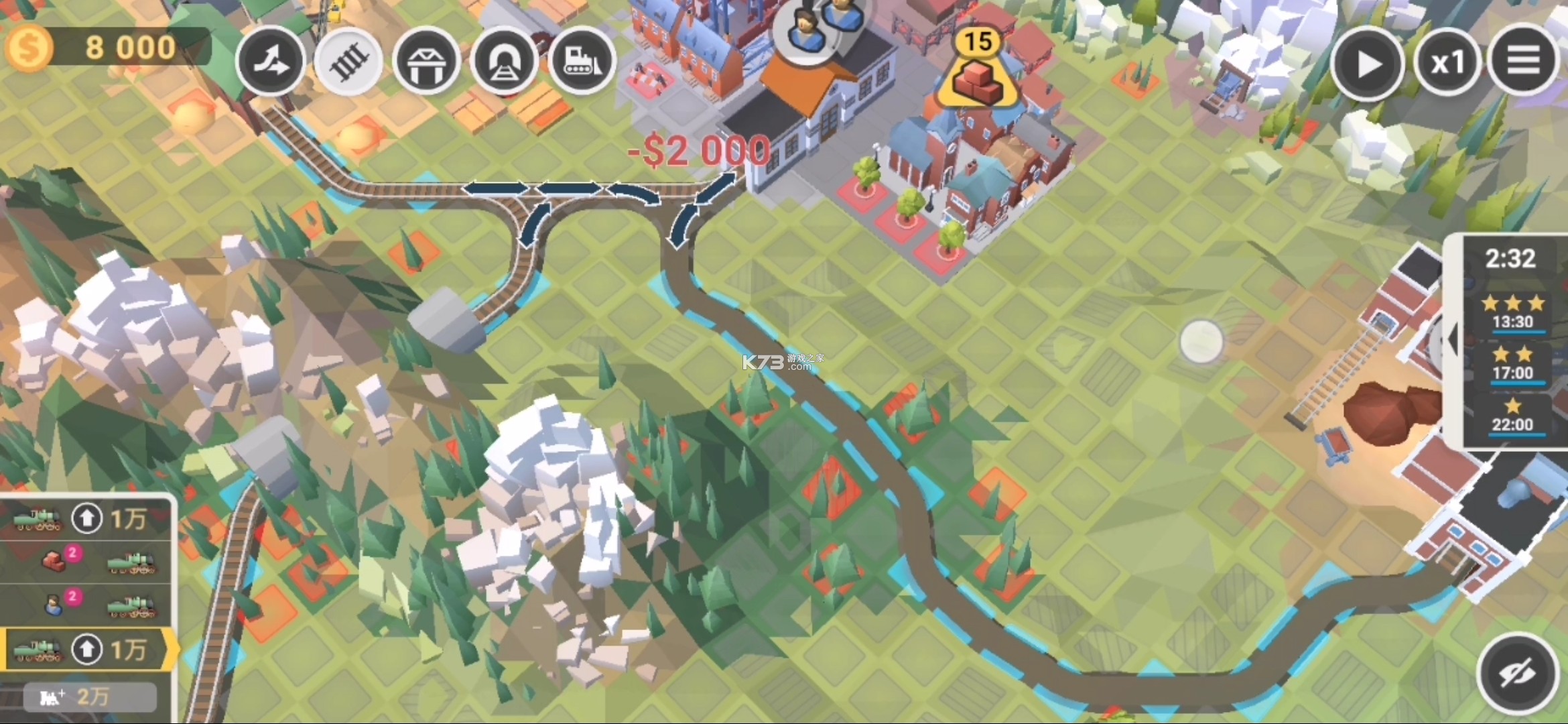
Task: Select the track switch junction tool
Action: [x=271, y=63]
